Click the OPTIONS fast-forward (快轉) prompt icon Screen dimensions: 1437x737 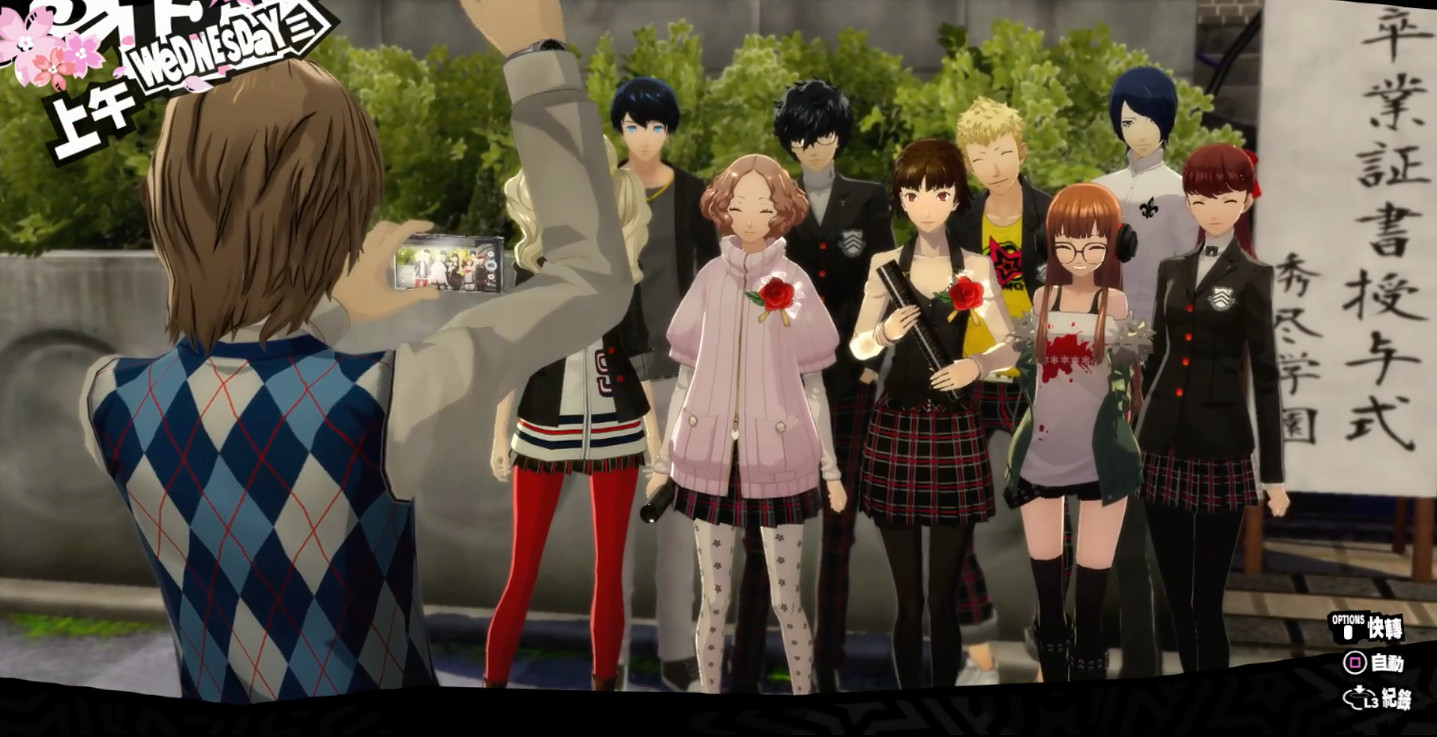point(1348,625)
